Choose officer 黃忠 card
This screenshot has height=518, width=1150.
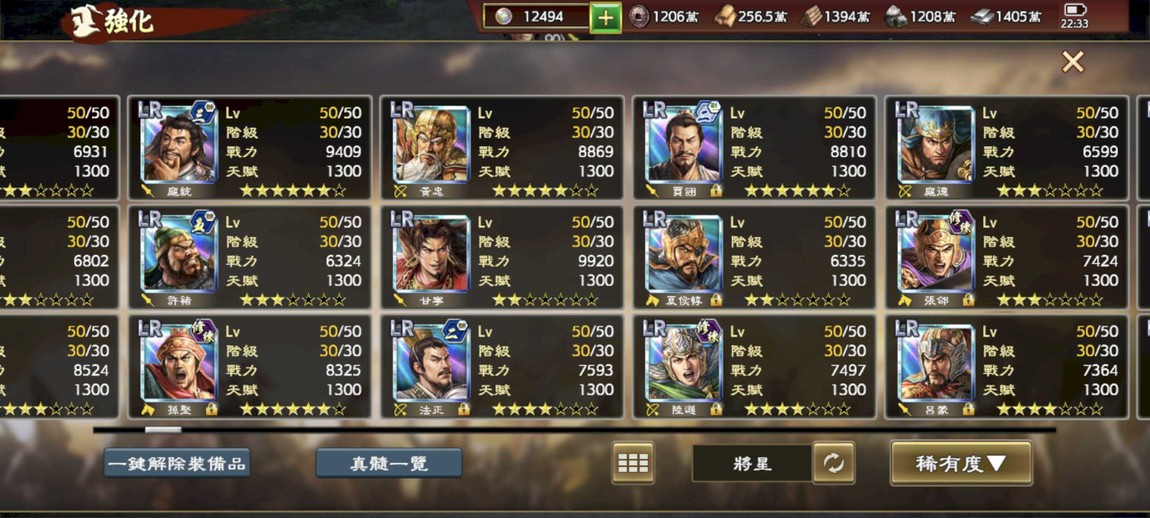click(502, 147)
